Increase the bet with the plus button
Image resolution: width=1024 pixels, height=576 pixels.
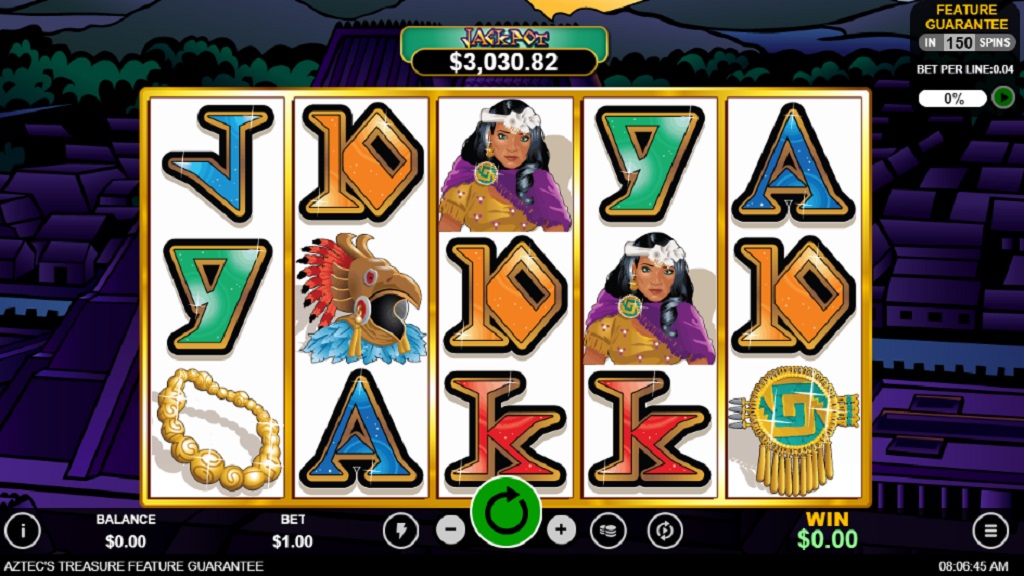[x=562, y=530]
